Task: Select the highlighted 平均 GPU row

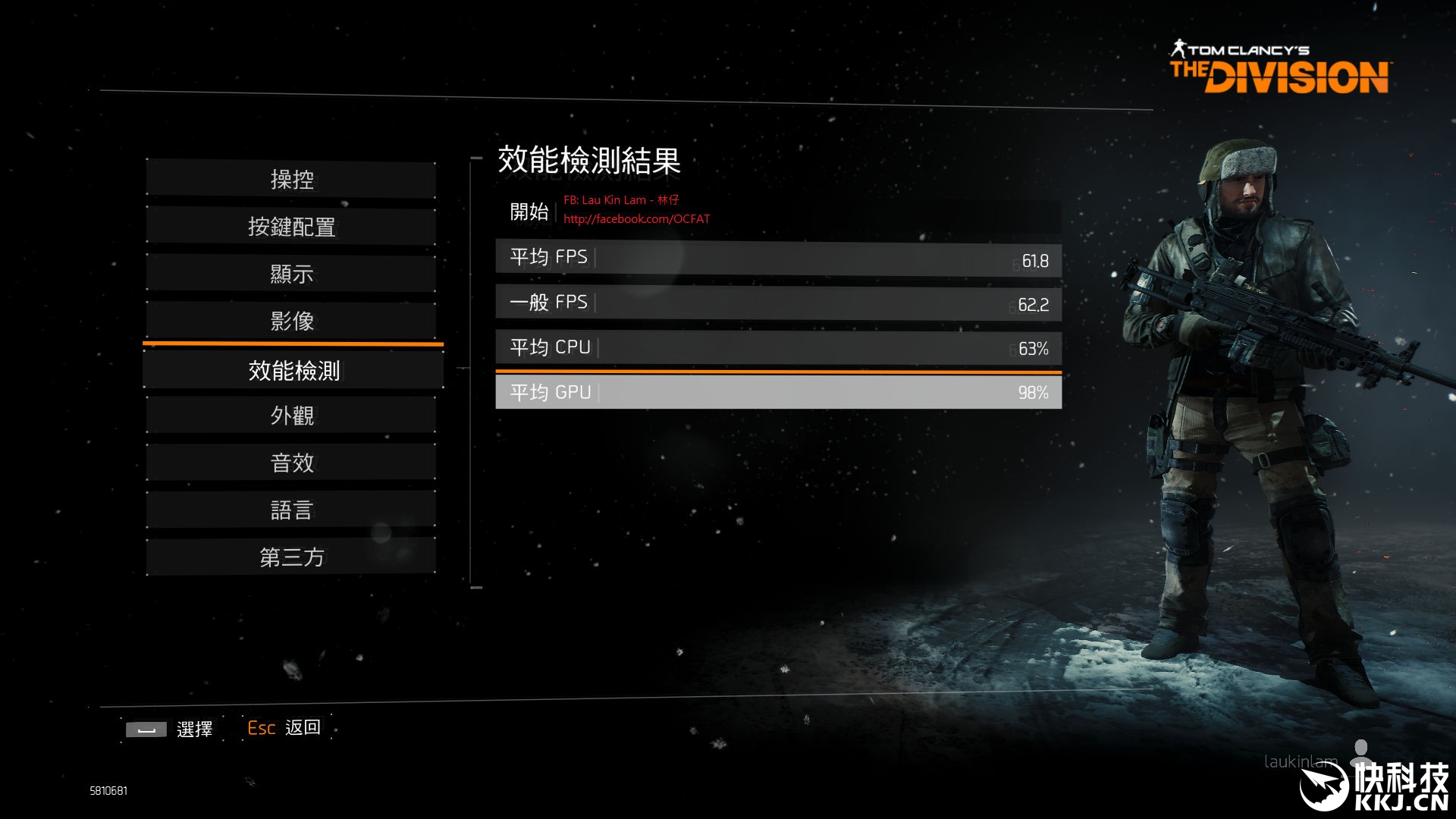Action: click(778, 392)
